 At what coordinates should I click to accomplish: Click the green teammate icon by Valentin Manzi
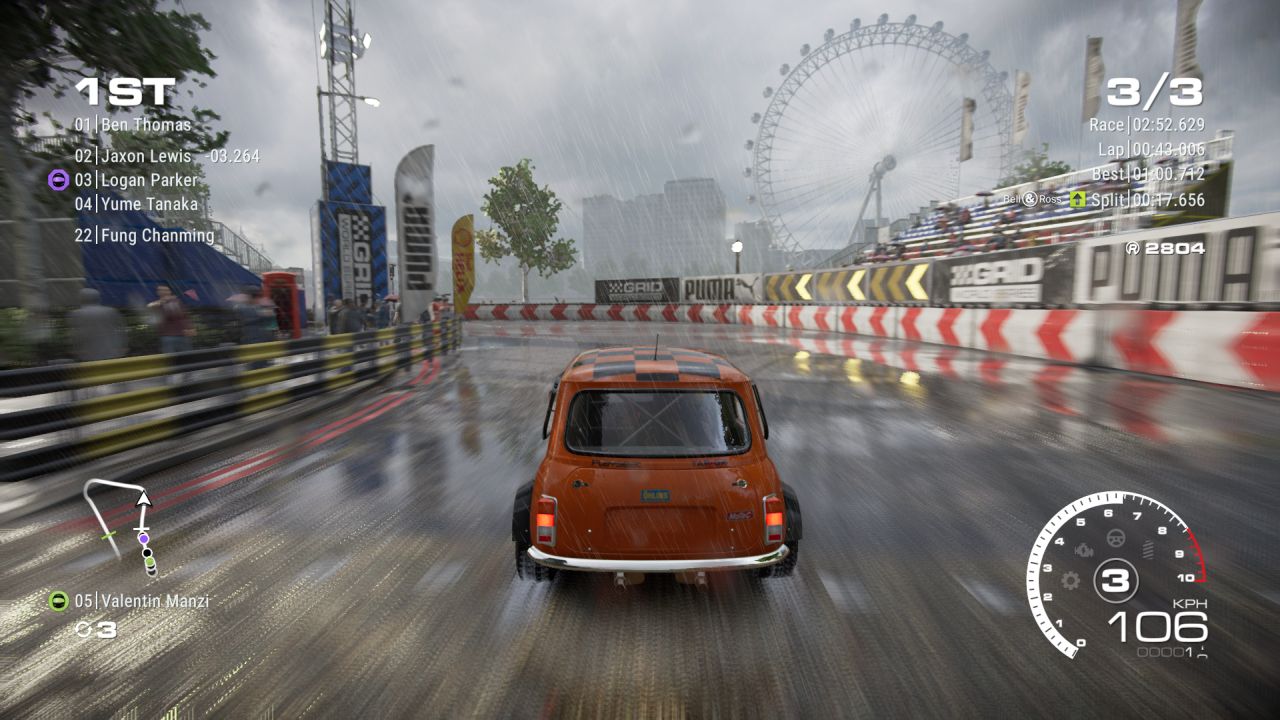click(58, 601)
